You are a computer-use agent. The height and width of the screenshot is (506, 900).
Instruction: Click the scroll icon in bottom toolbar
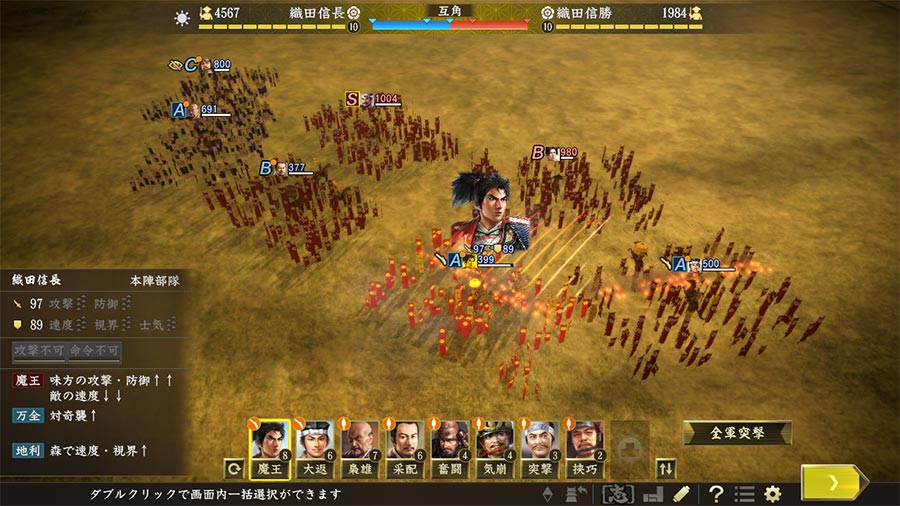[681, 494]
